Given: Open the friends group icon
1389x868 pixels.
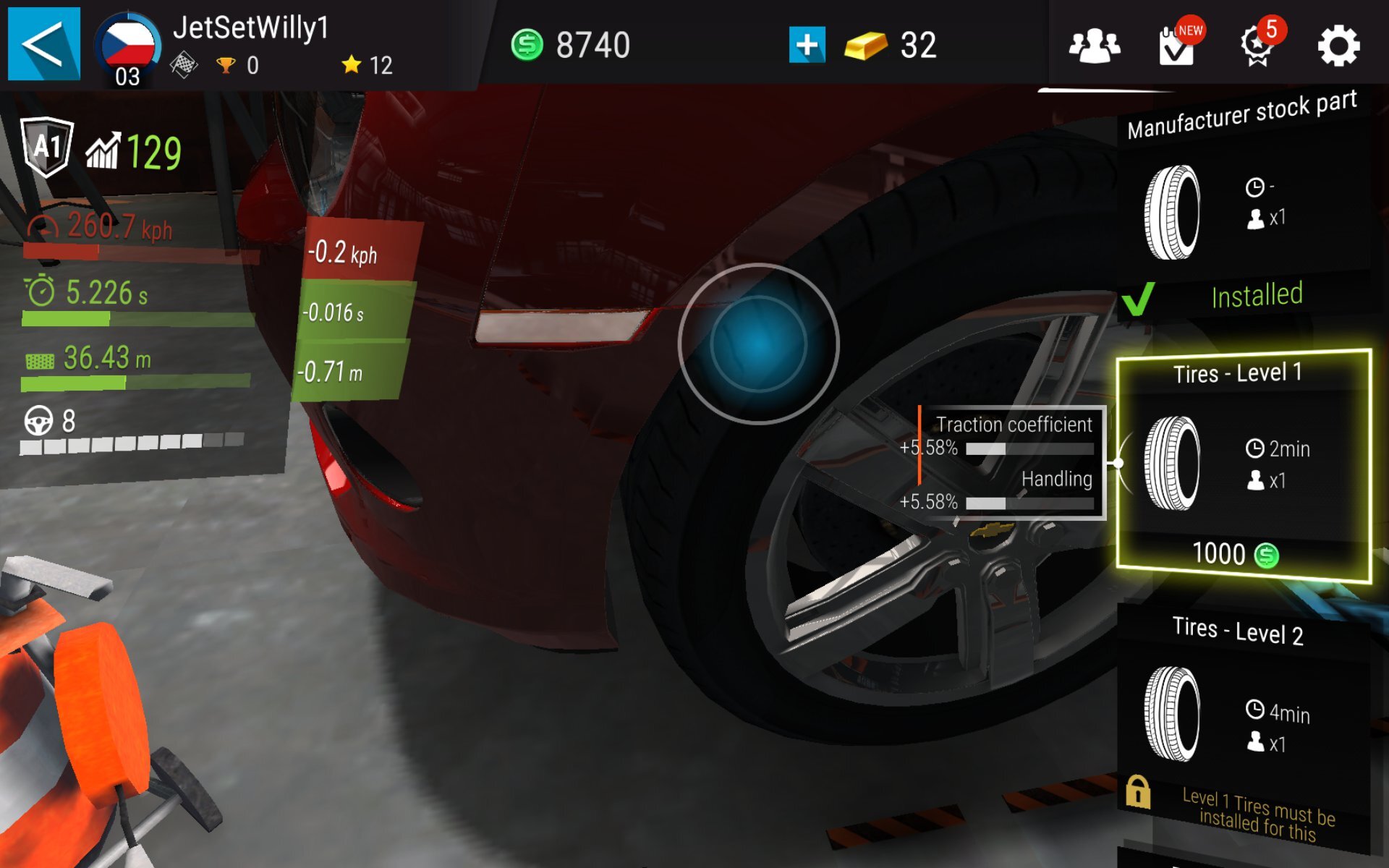Looking at the screenshot, I should tap(1095, 46).
